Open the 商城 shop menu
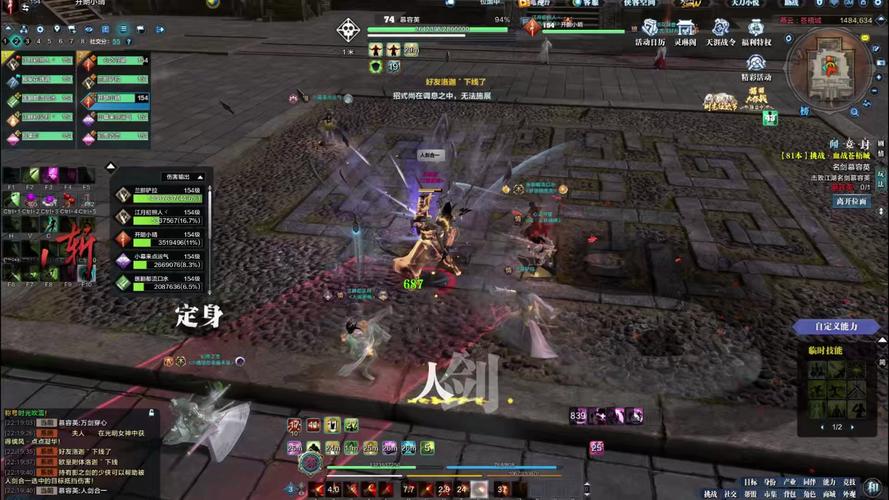 829,494
